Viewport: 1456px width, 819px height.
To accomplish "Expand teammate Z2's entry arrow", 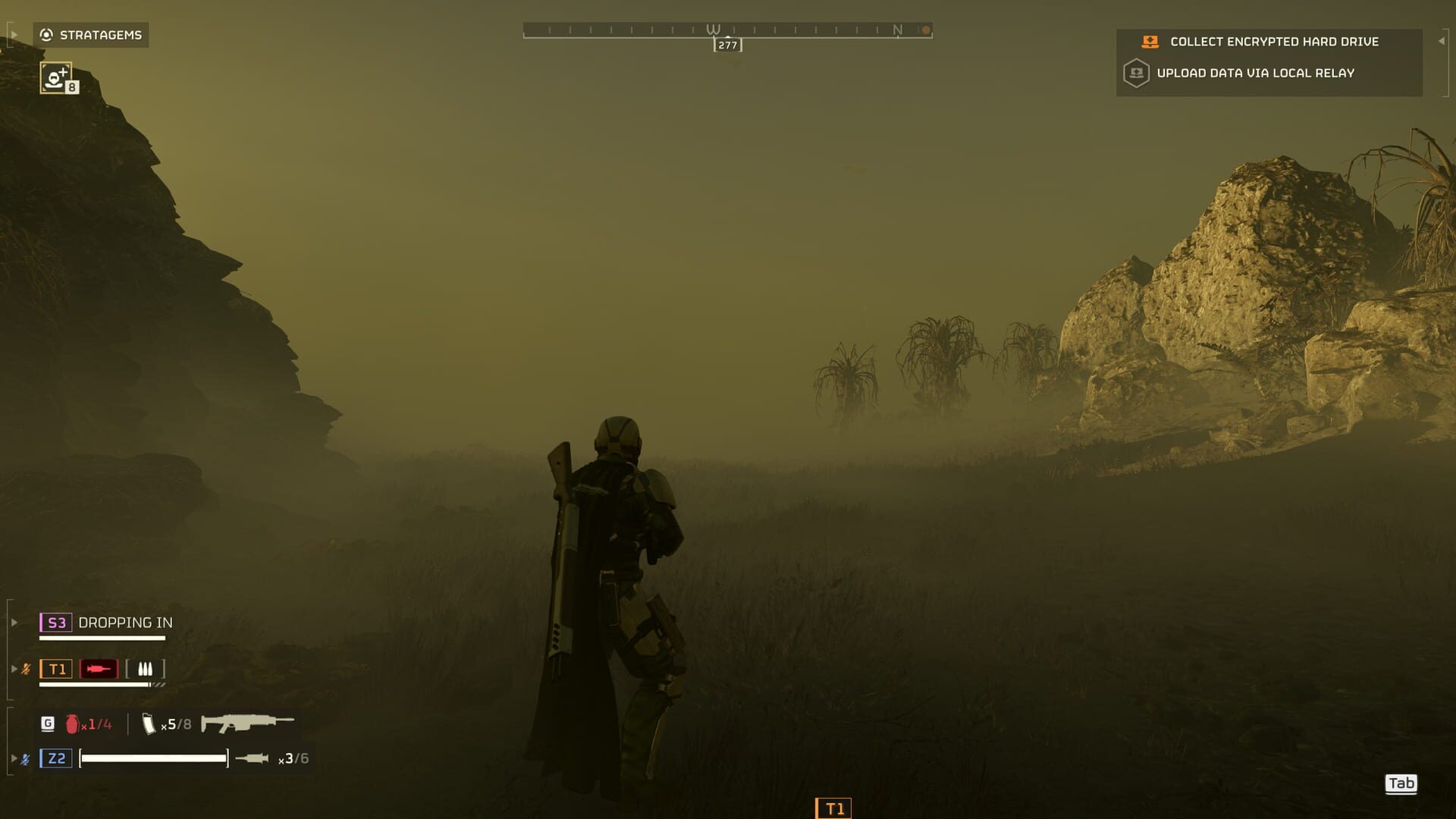I will pyautogui.click(x=13, y=757).
